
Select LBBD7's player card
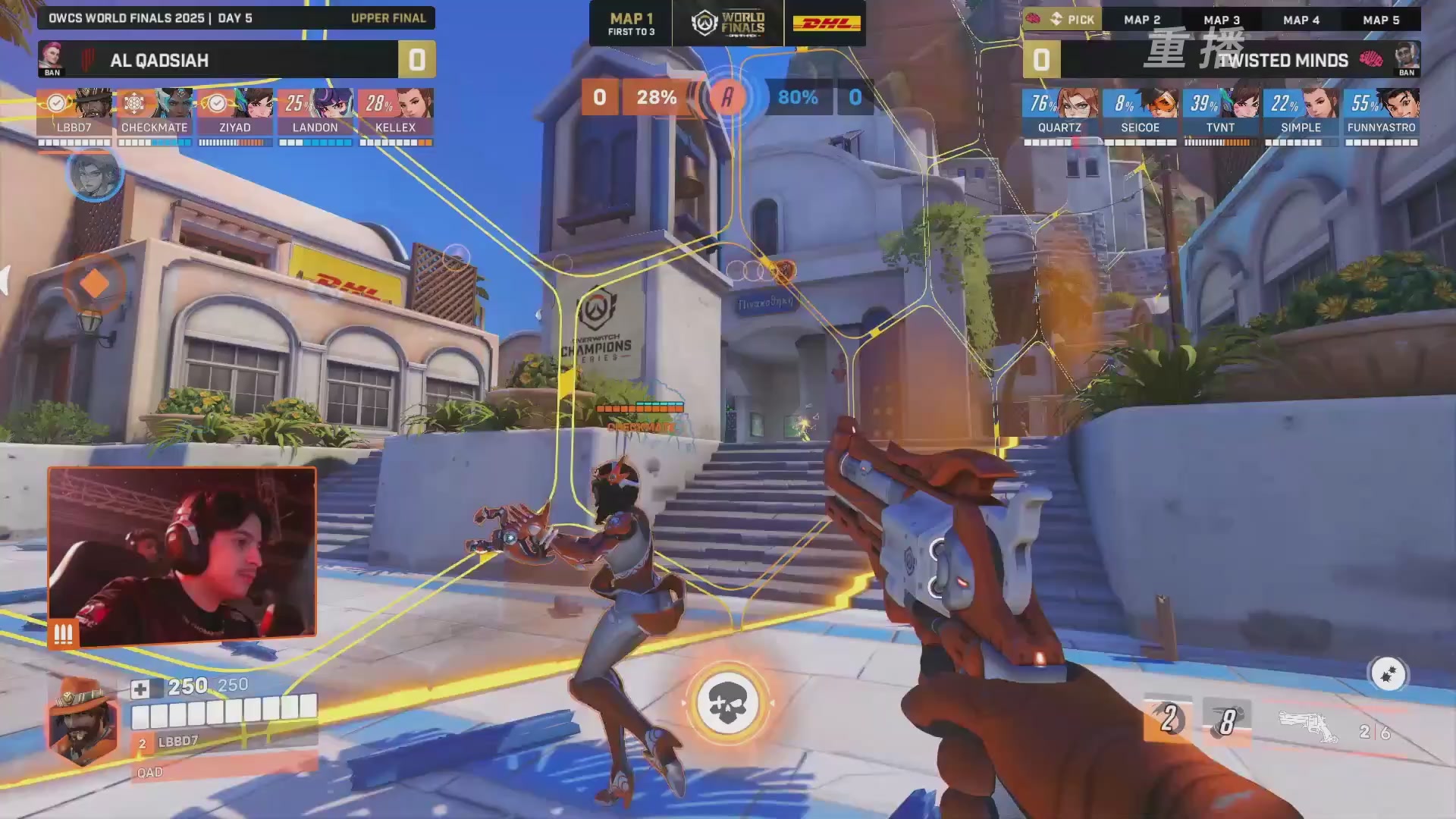(74, 112)
